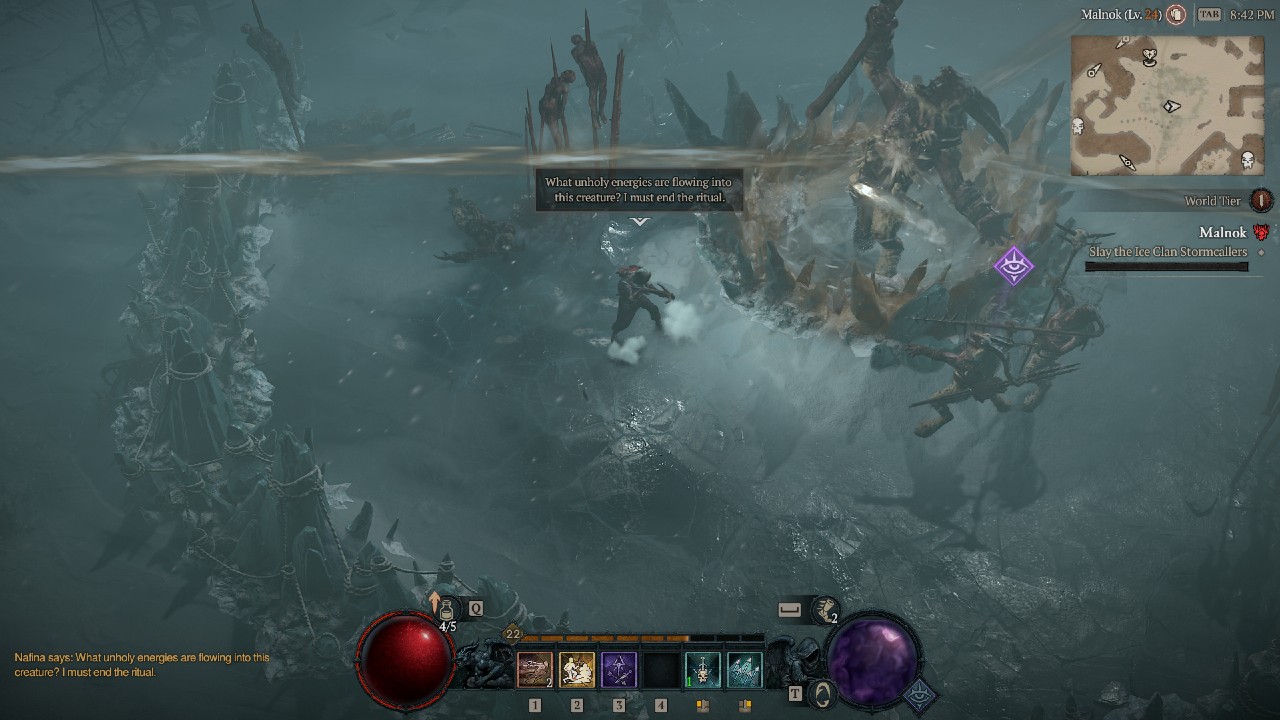Activate the purple skill icon in slot 3
Screen dimensions: 1280x720
(618, 668)
